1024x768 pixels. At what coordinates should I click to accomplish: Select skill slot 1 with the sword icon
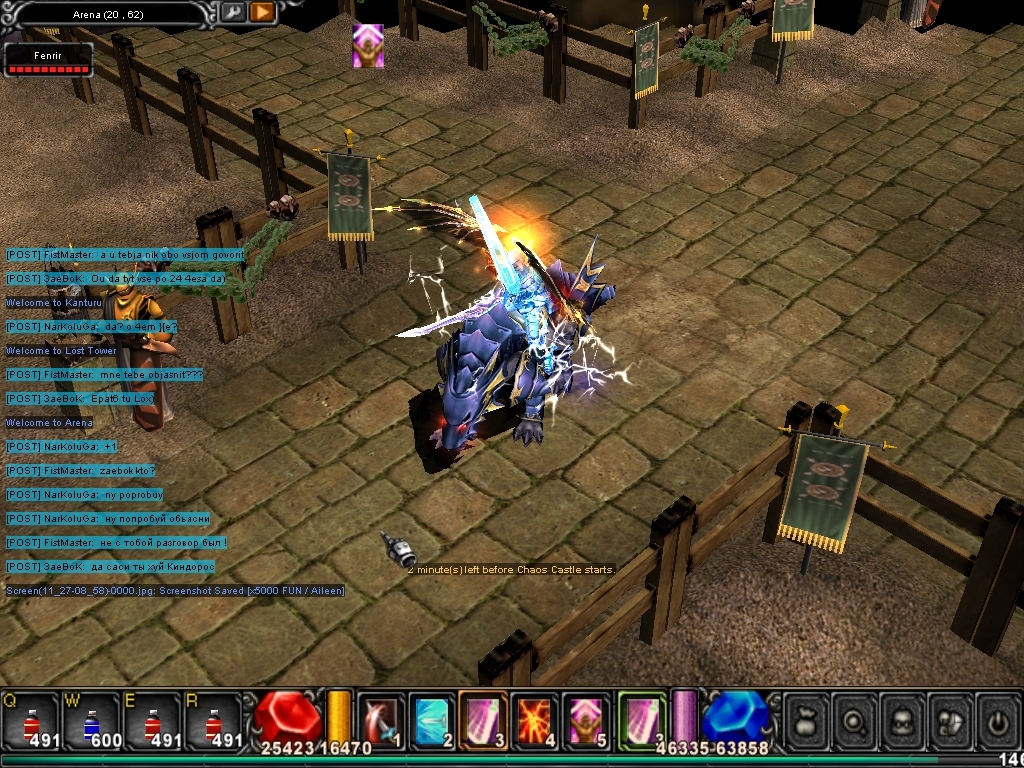coord(381,718)
